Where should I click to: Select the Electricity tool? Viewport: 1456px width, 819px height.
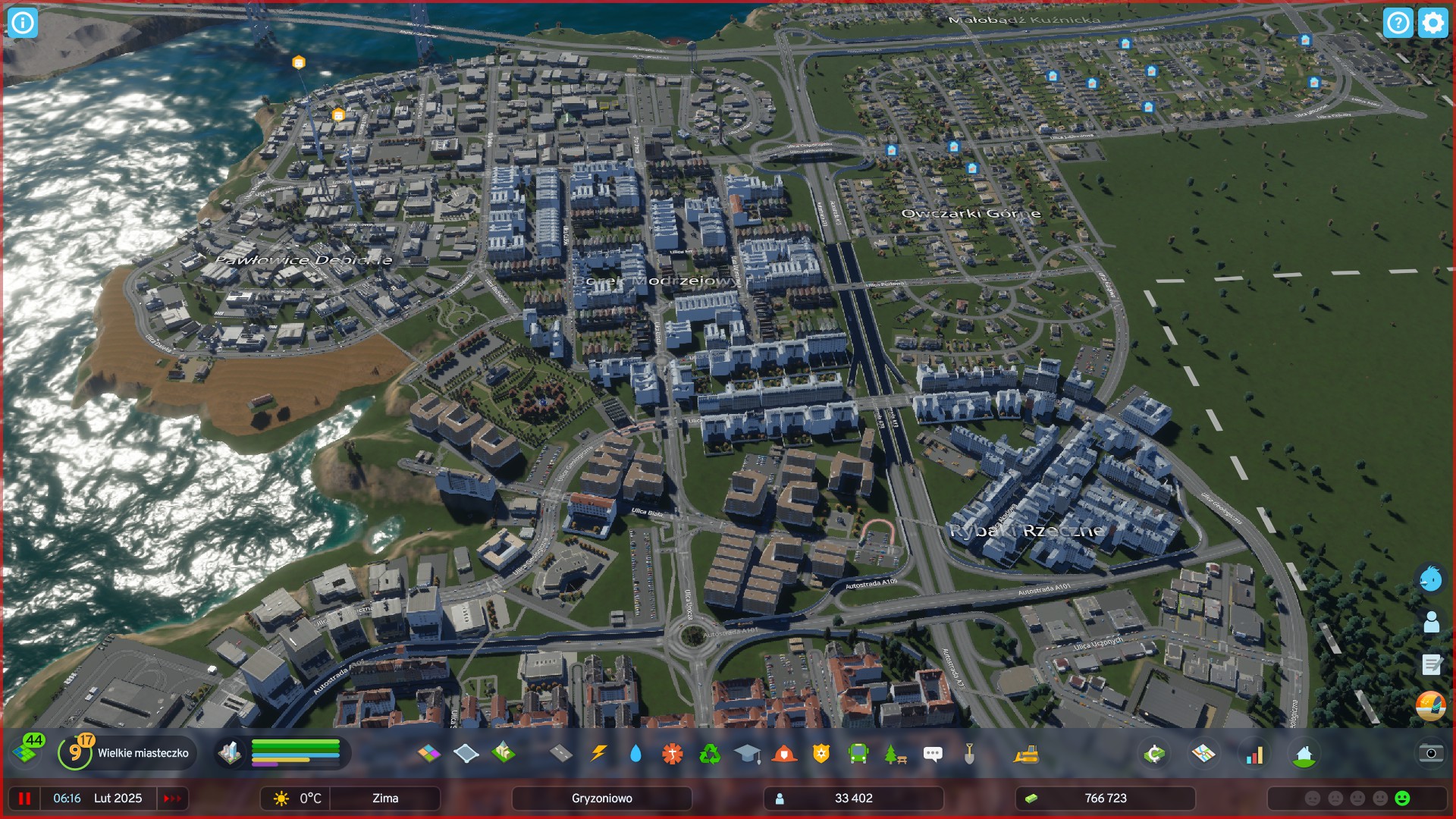click(x=598, y=753)
